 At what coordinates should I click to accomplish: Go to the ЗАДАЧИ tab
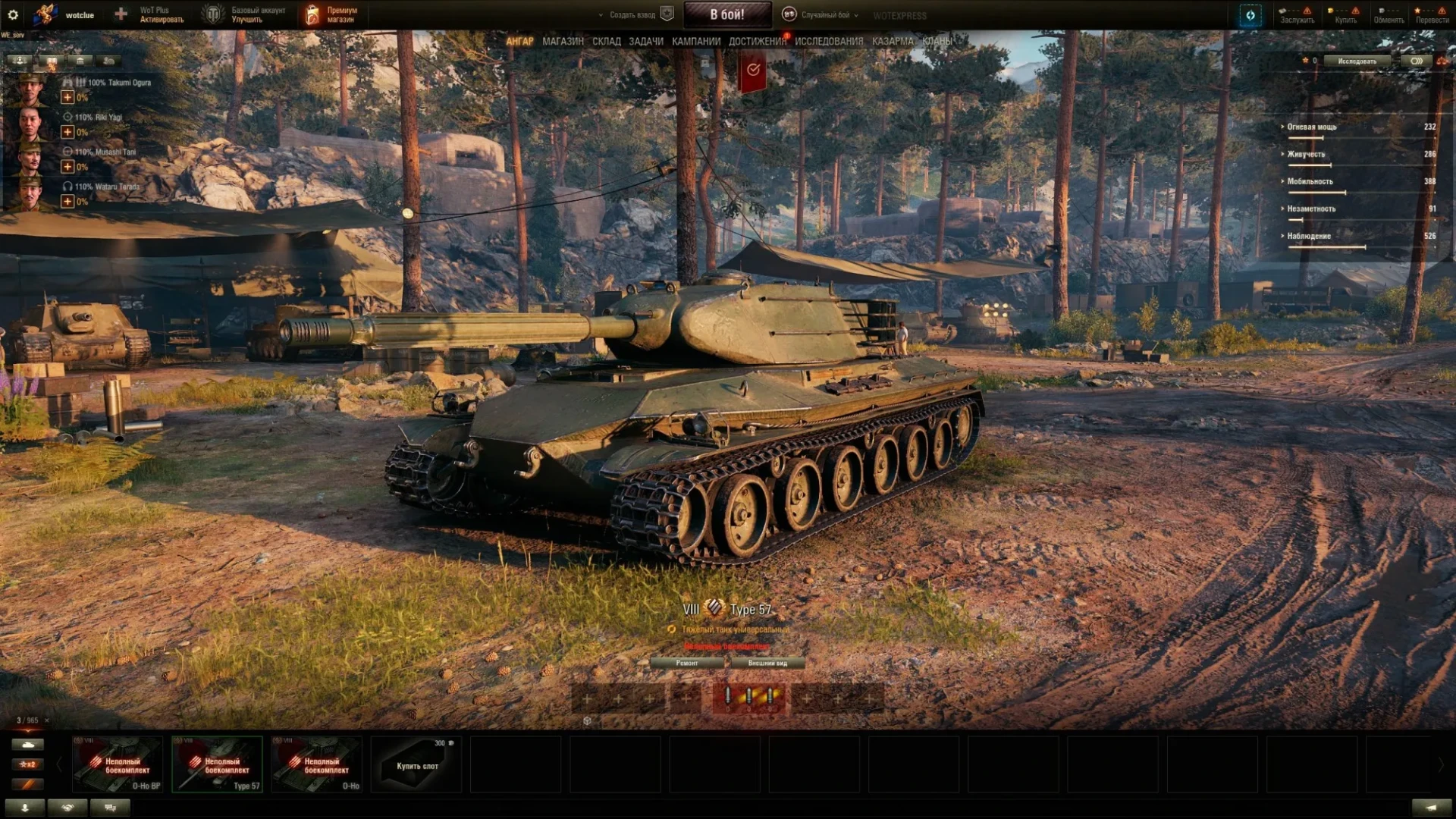645,42
